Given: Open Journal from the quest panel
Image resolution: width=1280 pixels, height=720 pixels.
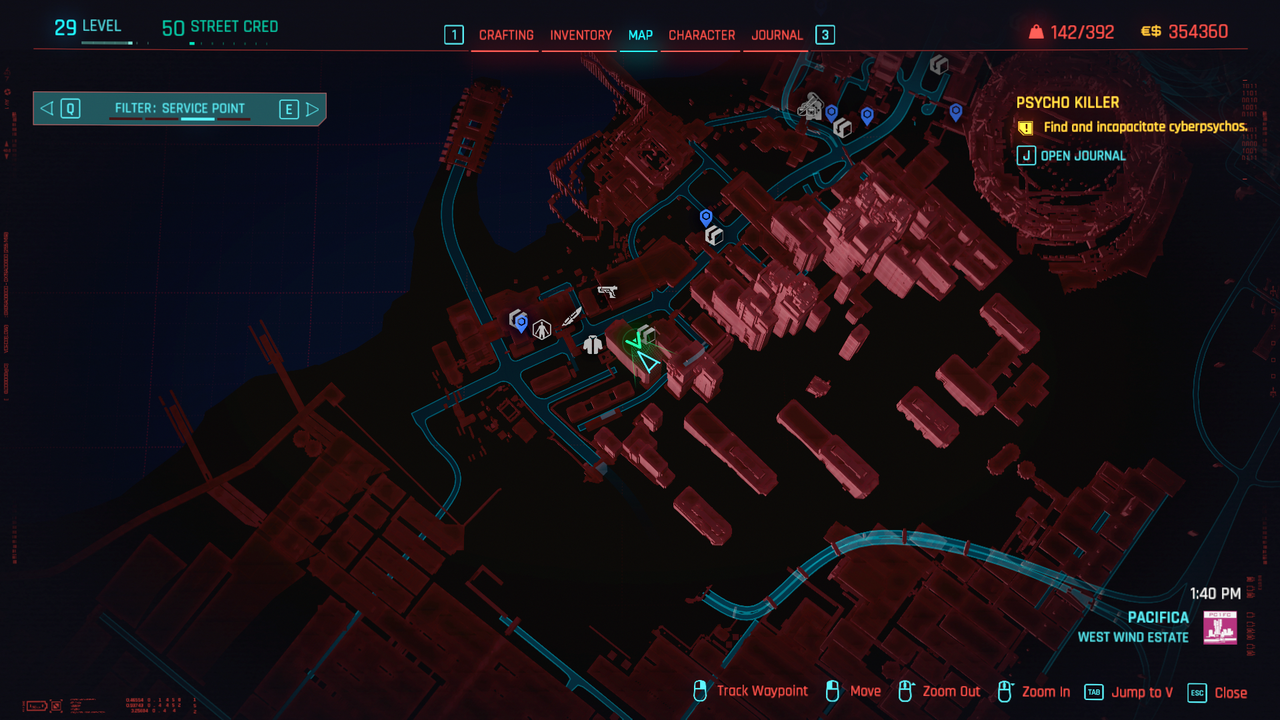Looking at the screenshot, I should pyautogui.click(x=1072, y=156).
